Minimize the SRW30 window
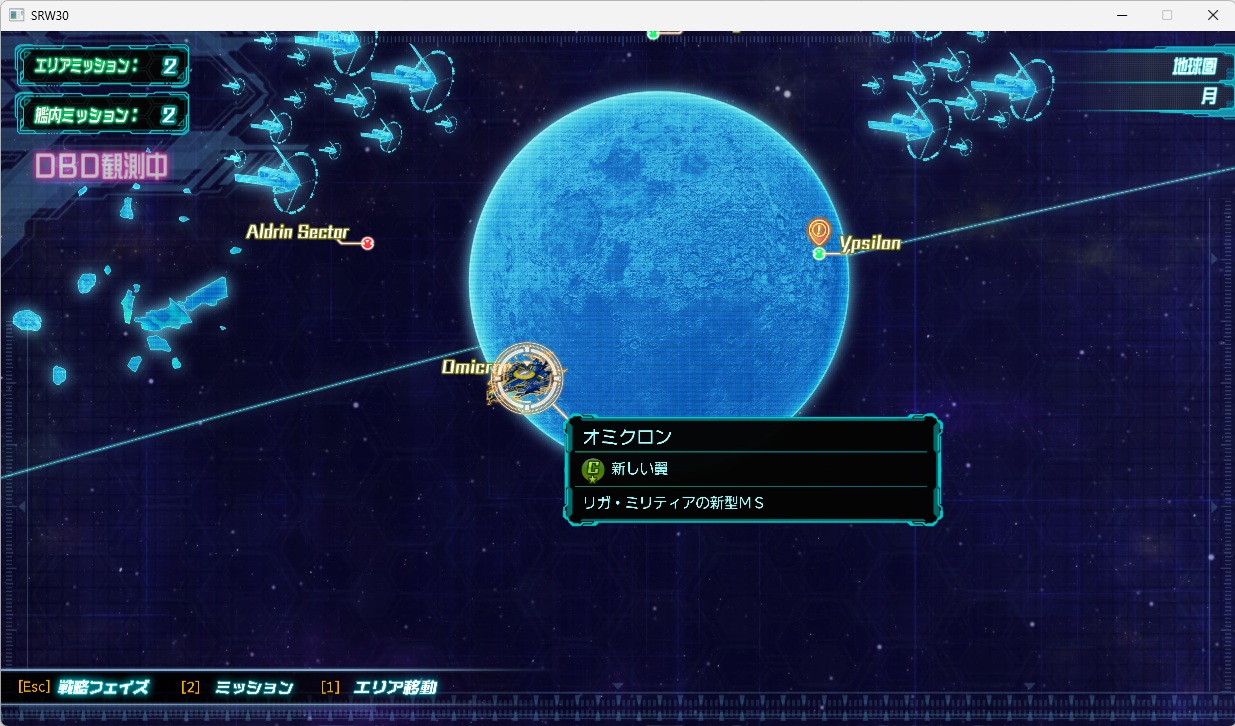This screenshot has width=1235, height=726. point(1119,15)
